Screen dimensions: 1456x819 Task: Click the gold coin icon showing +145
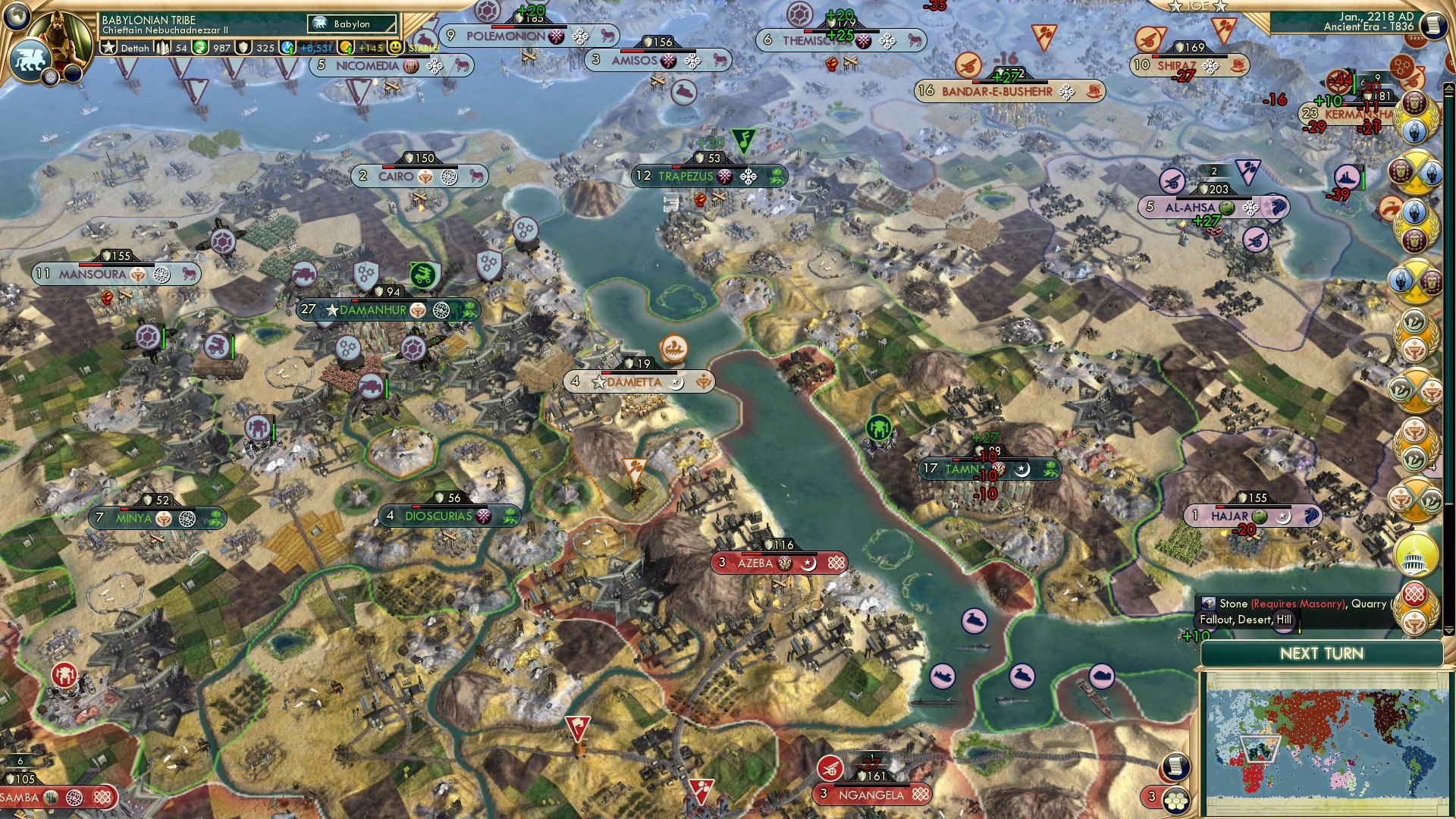click(346, 48)
